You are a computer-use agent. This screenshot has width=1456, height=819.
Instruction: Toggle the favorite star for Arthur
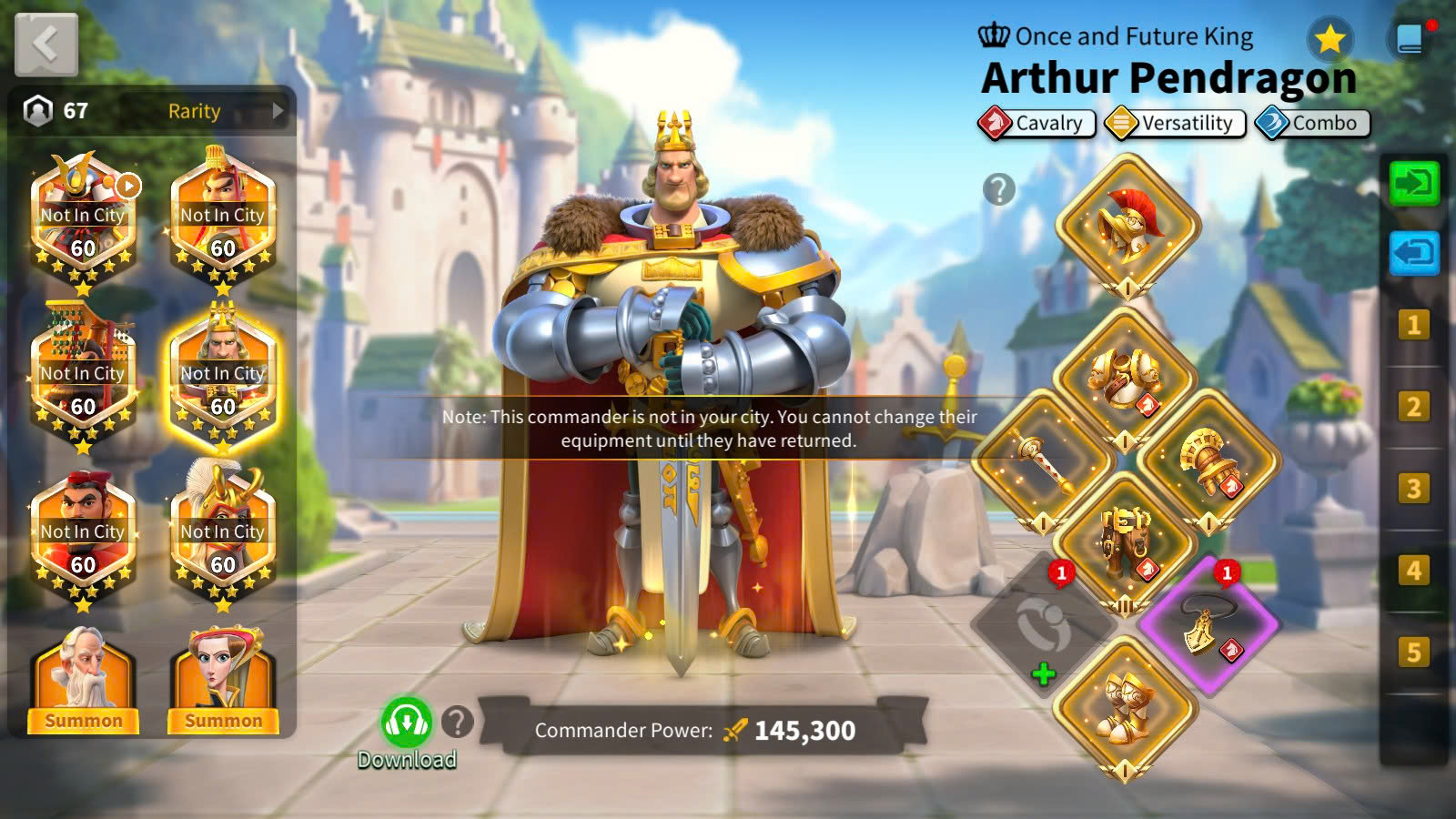click(1330, 39)
